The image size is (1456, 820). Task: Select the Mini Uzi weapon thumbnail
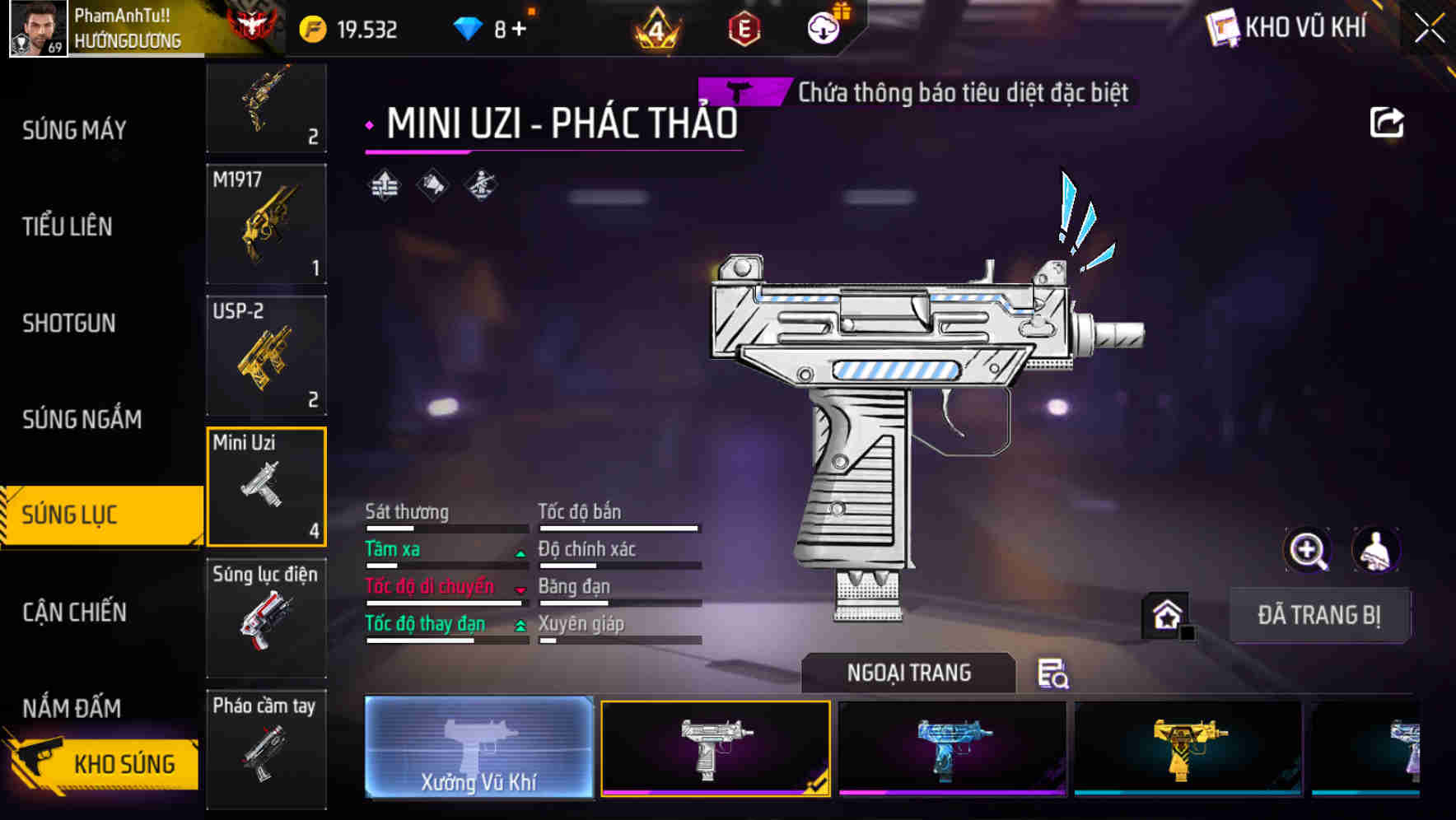265,486
